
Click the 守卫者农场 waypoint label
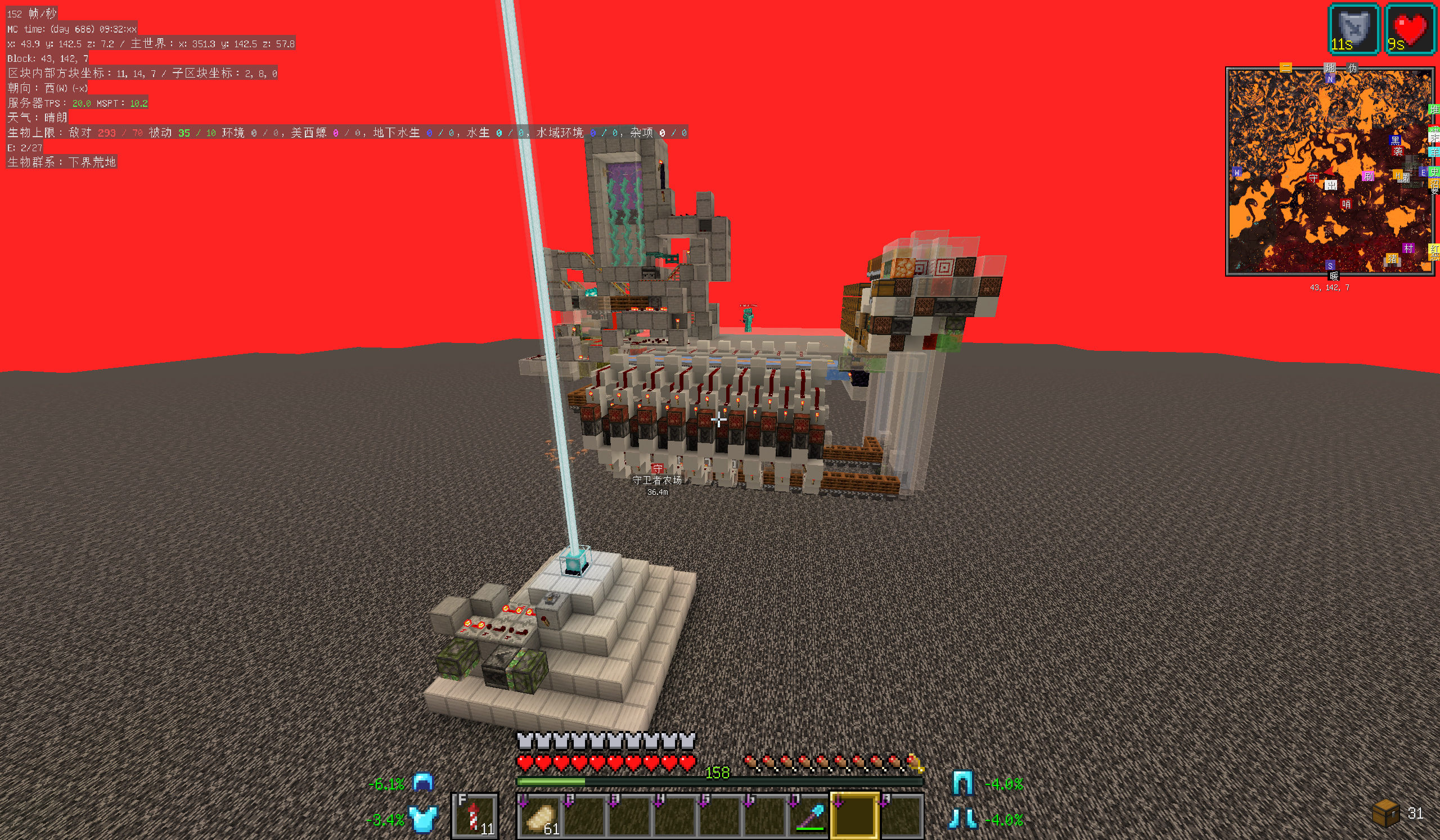pos(657,480)
